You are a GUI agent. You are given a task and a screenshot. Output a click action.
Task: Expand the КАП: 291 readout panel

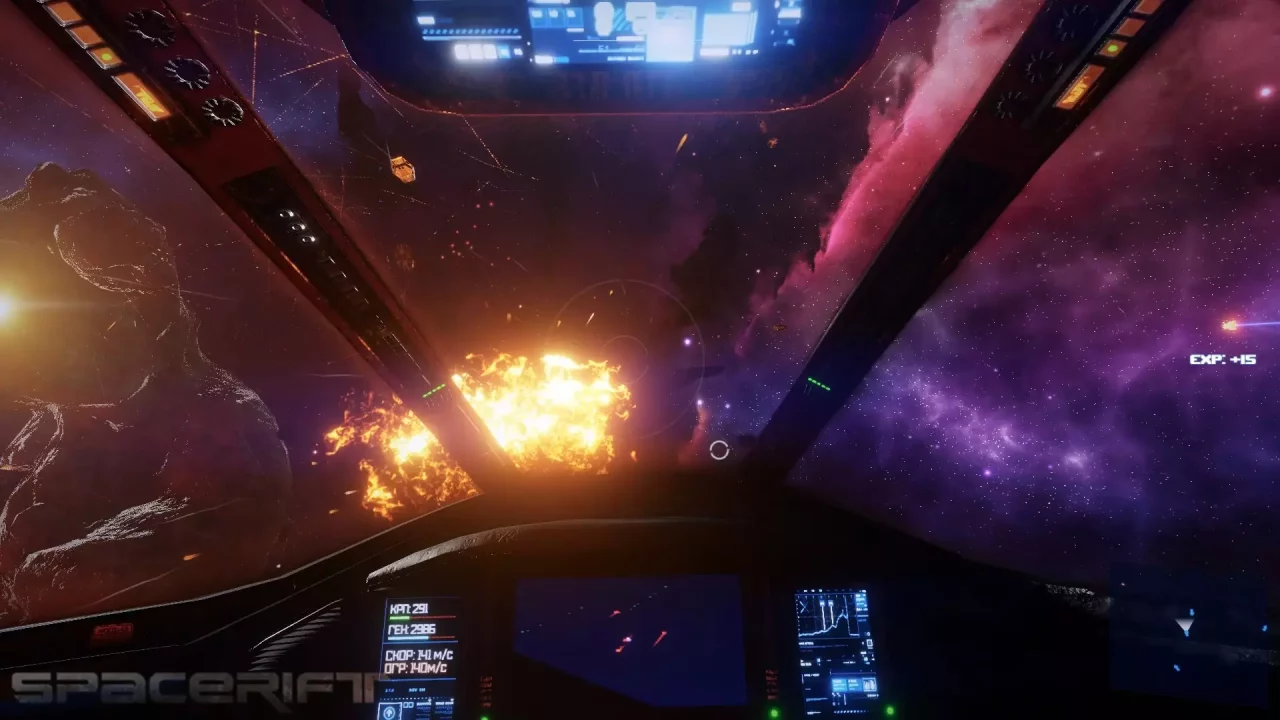pos(410,608)
